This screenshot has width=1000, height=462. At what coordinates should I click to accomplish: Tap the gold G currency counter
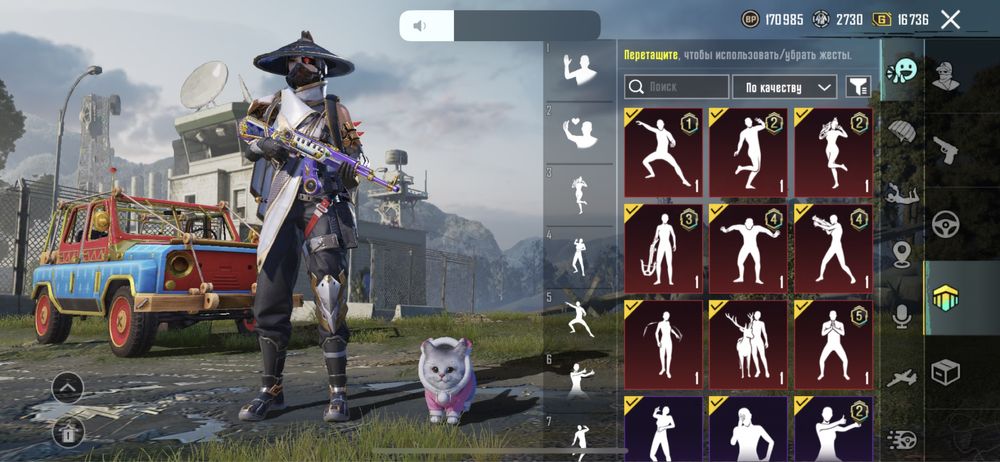tap(900, 19)
